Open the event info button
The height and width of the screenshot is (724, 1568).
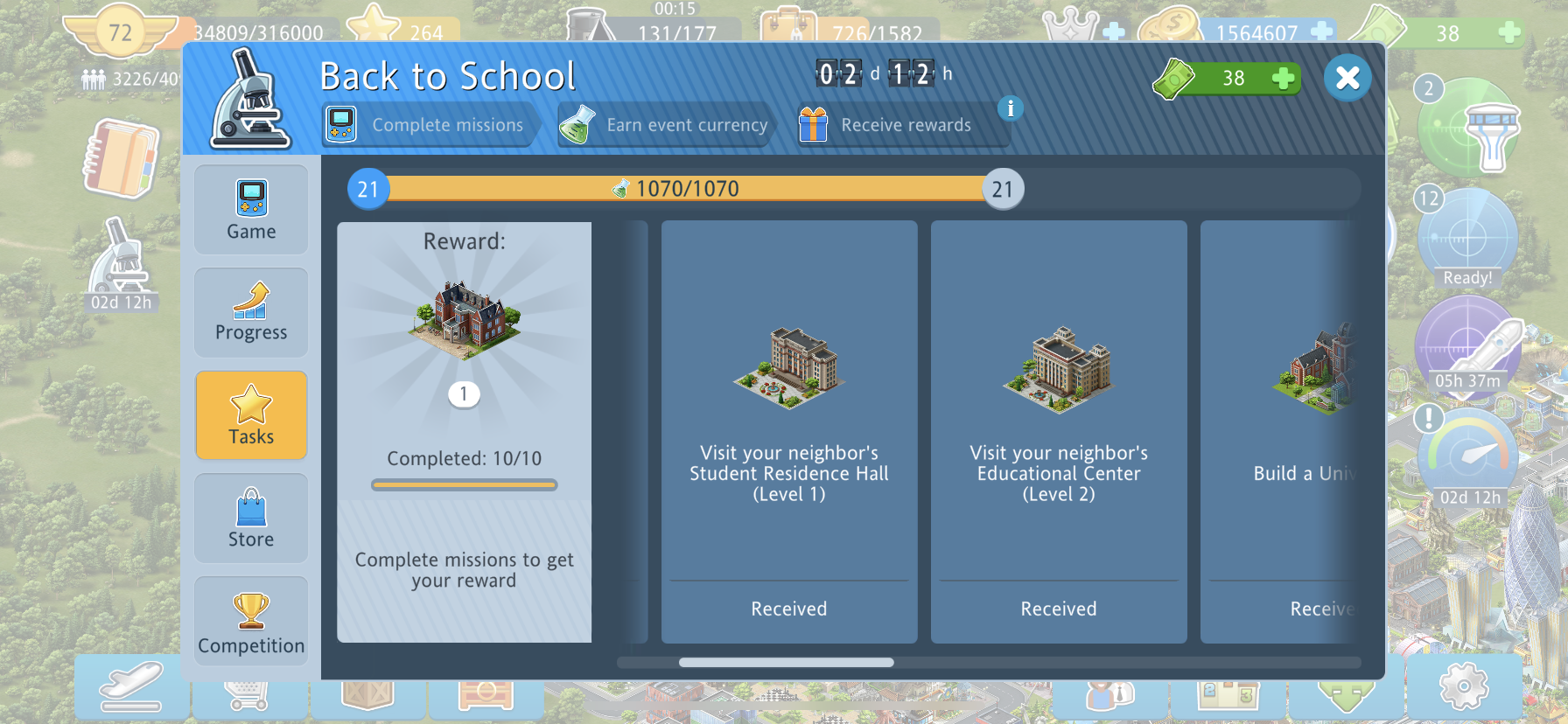point(1011,108)
